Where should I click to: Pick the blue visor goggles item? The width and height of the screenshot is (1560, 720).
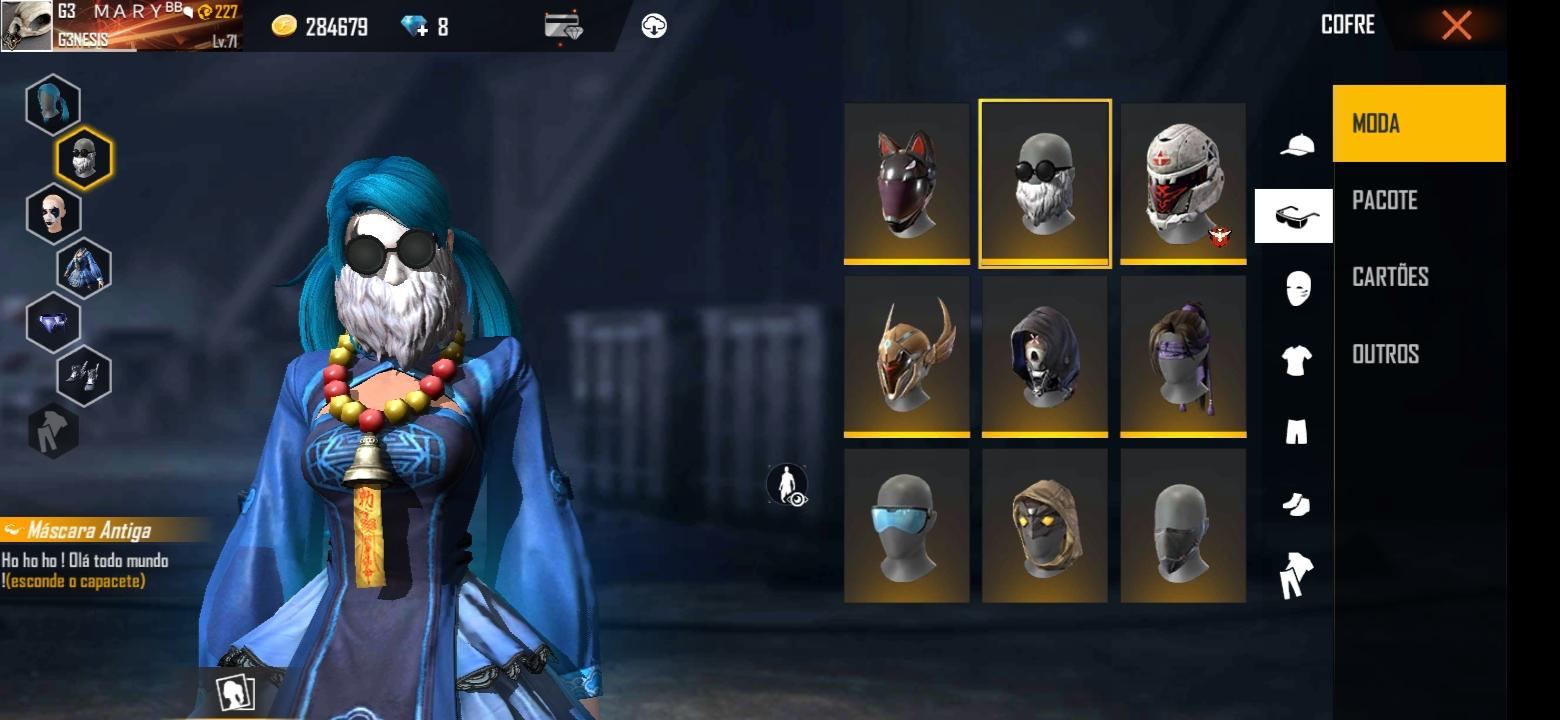(906, 526)
